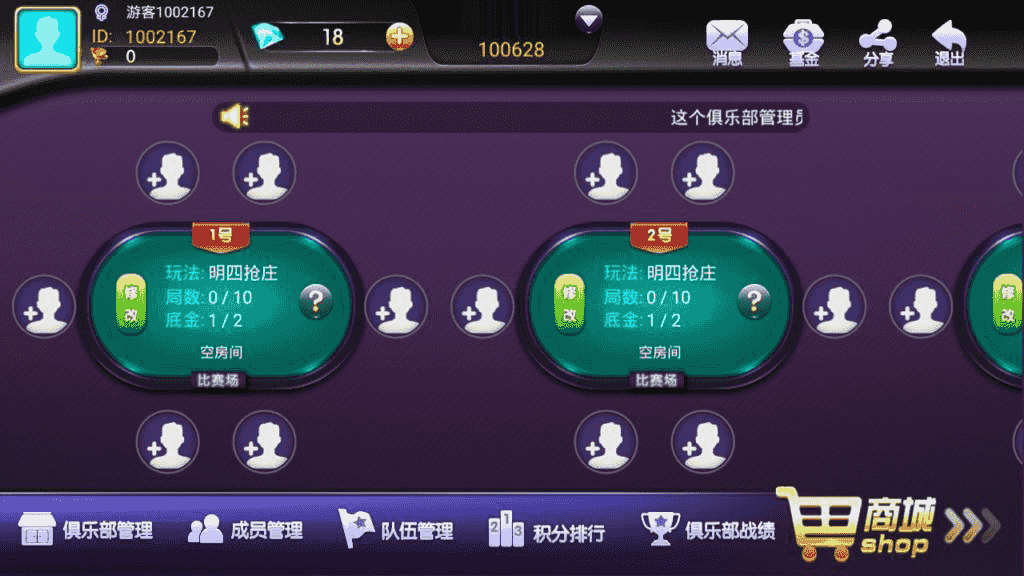Open 成员管理 member management
1024x576 pixels.
tap(246, 530)
